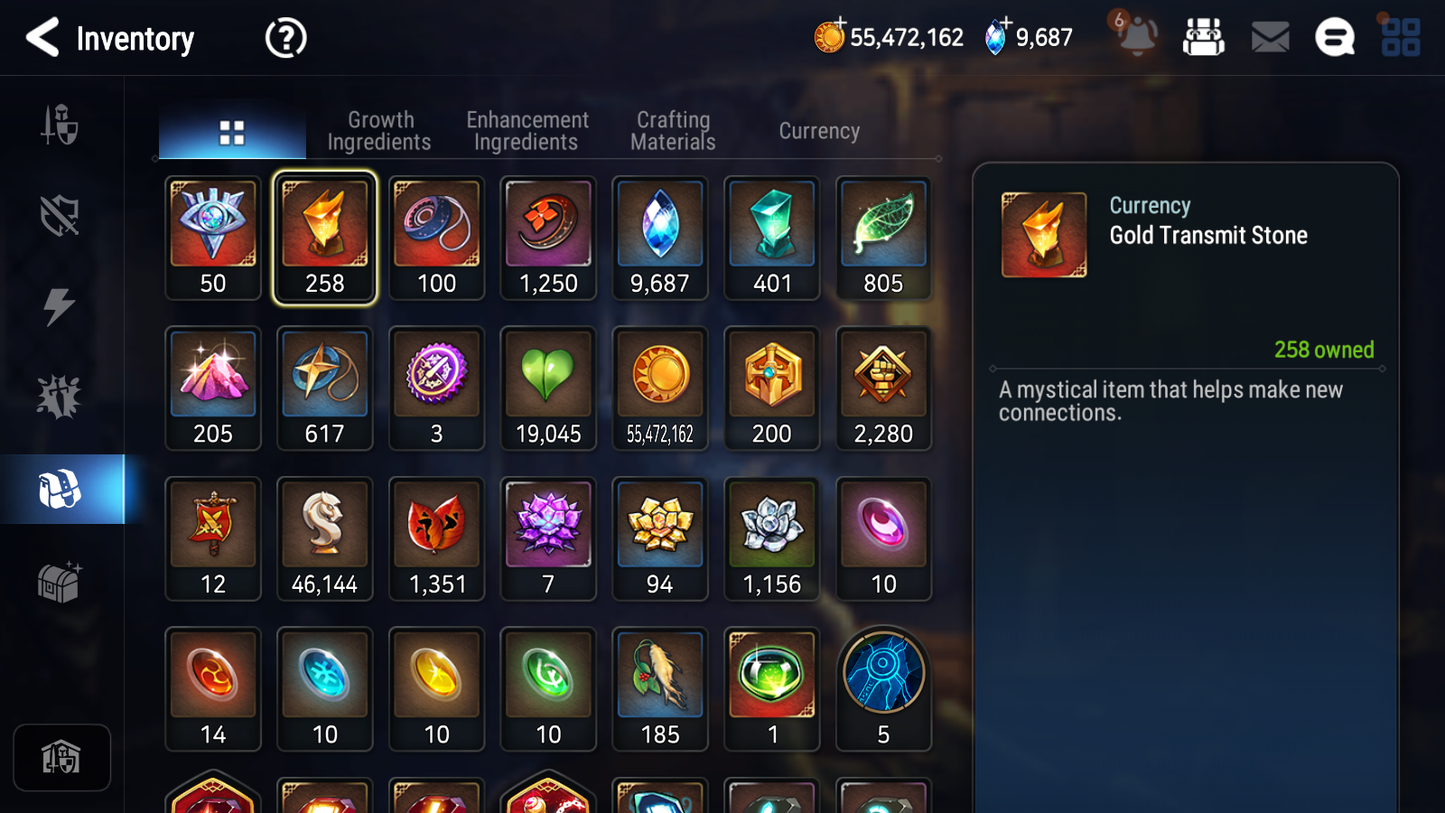The image size is (1445, 813).
Task: Open the Currency tab
Action: point(818,130)
